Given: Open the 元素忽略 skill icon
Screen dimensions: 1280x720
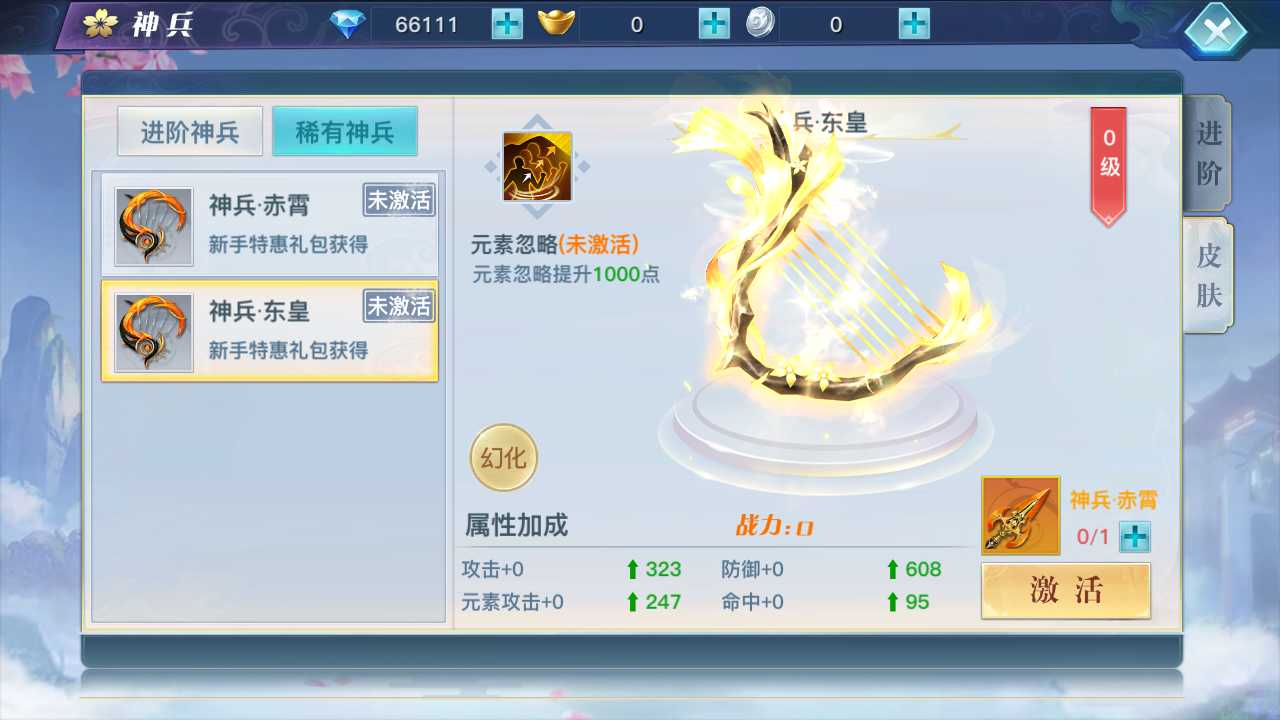Looking at the screenshot, I should (x=537, y=167).
